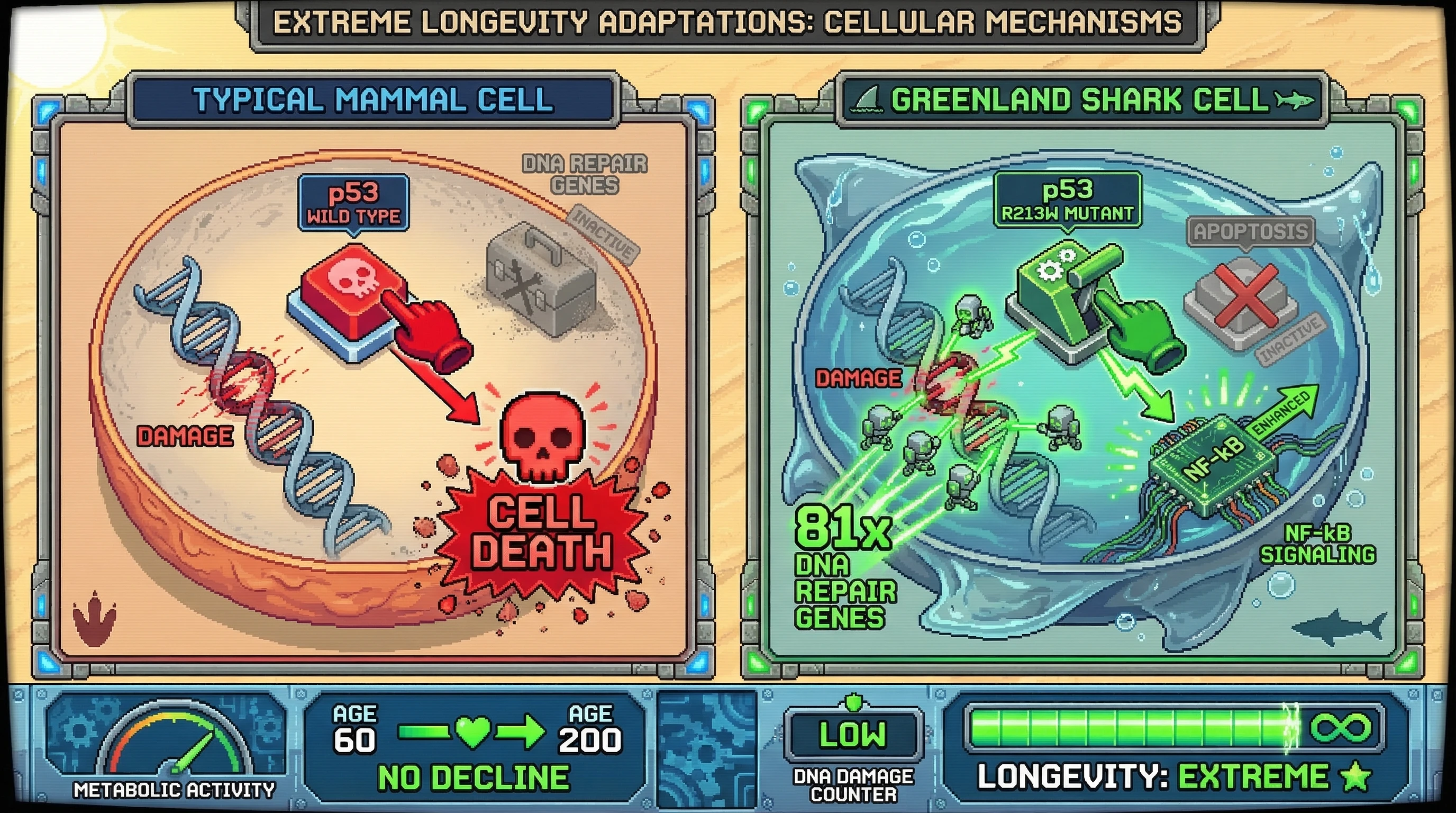Select the Typical Mammal Cell panel header

click(373, 100)
